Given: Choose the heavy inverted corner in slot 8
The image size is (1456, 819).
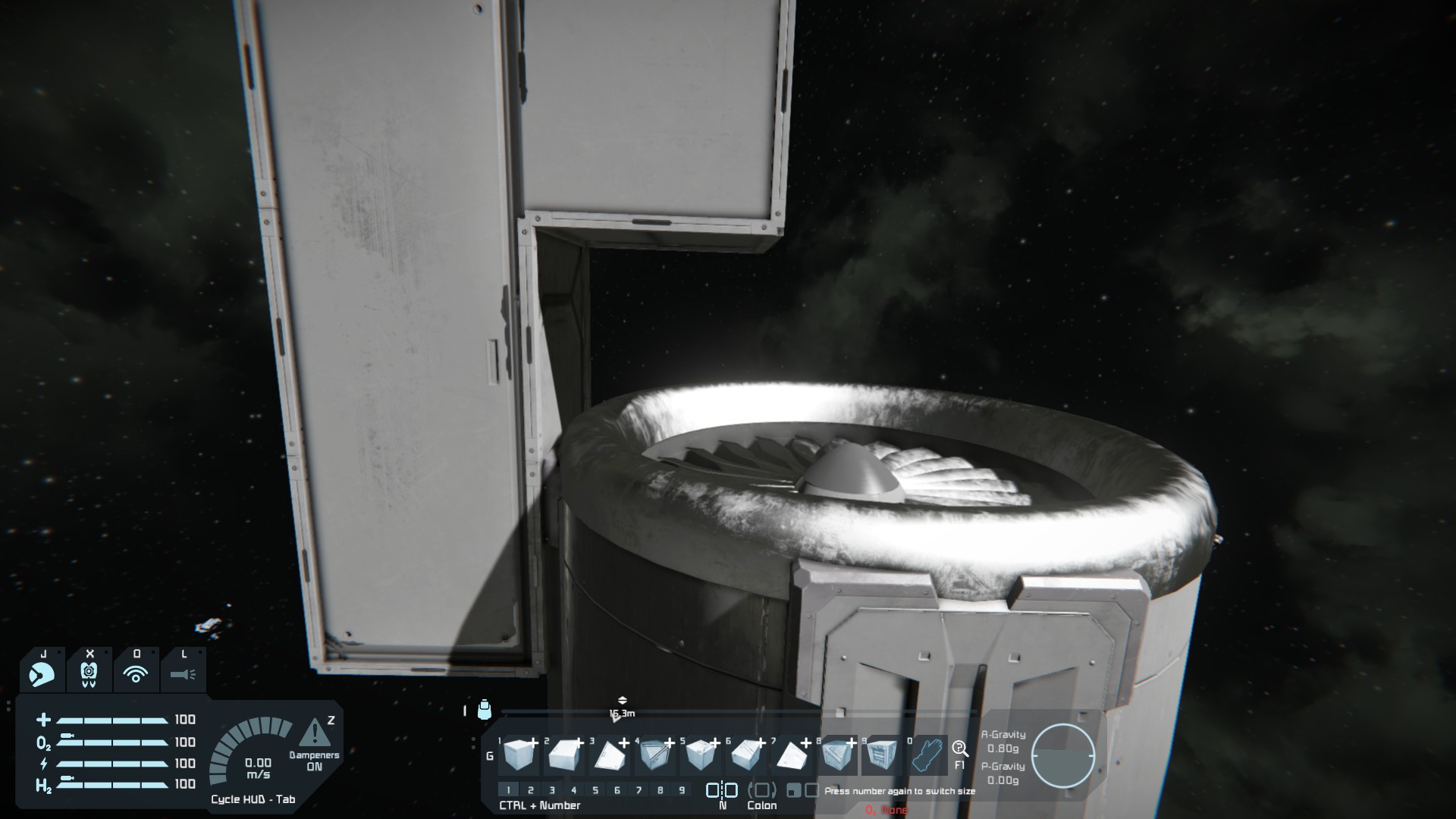Looking at the screenshot, I should (836, 755).
